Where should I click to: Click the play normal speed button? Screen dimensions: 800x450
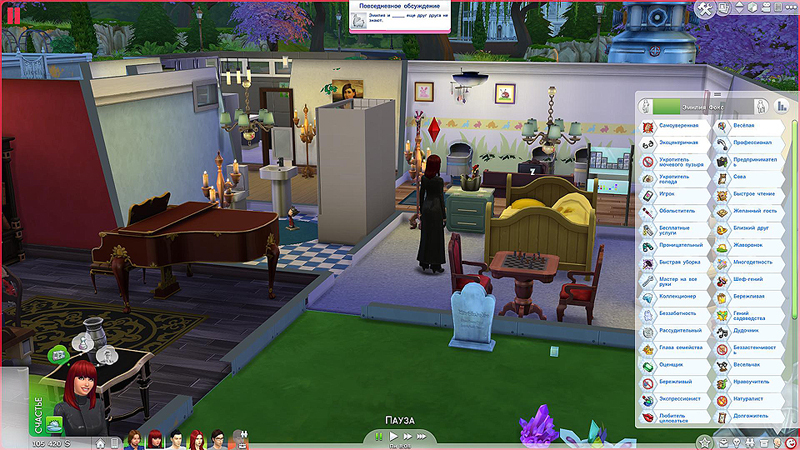393,436
